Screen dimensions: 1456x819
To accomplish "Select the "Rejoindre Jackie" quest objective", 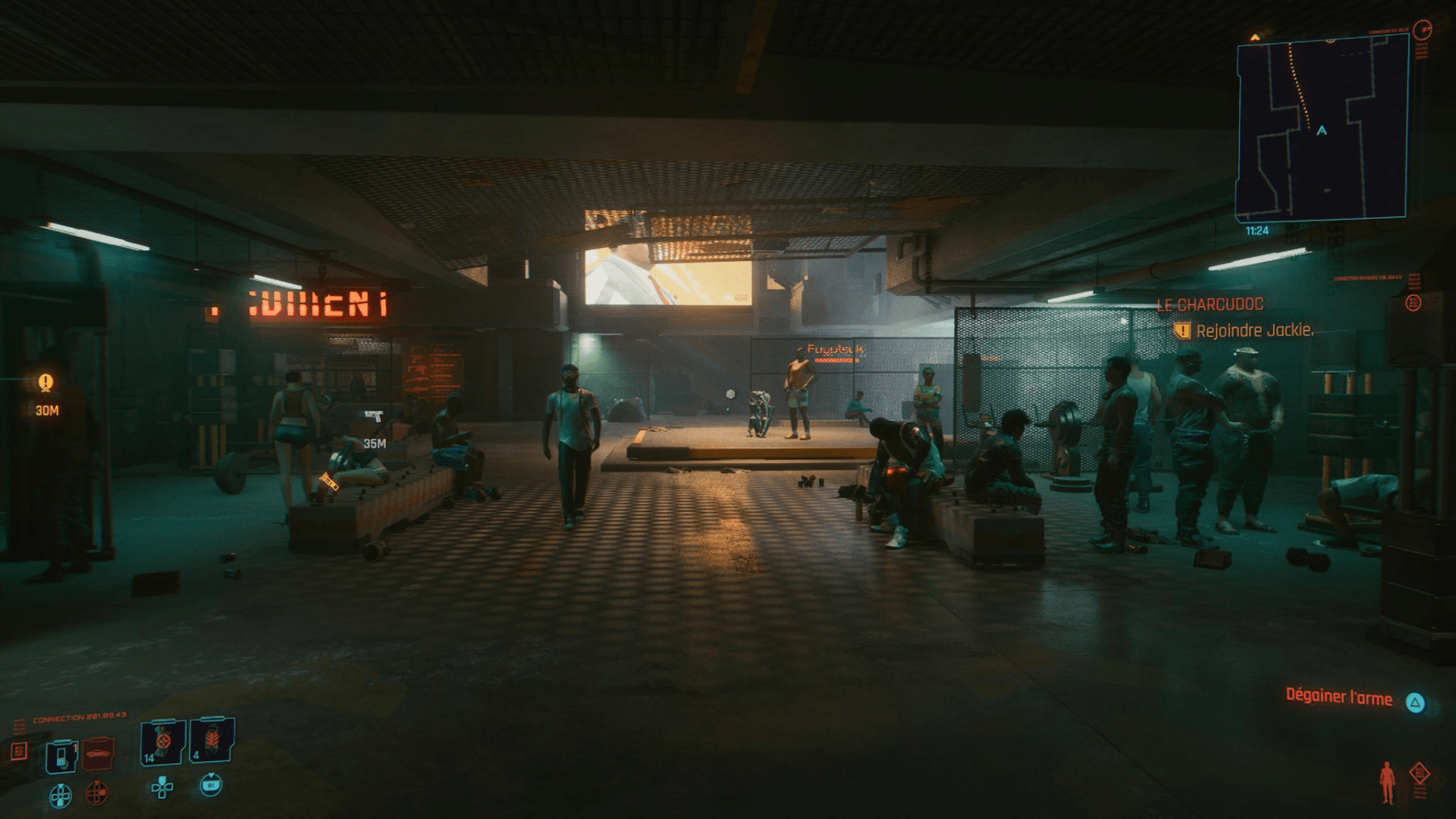I will click(x=1254, y=331).
